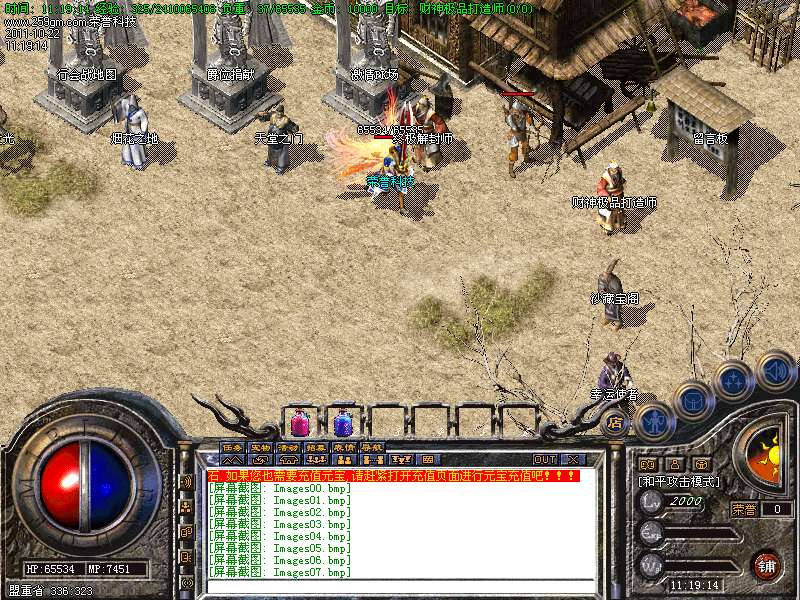Open the 任务 quest tab
Screen dimensions: 800x600
[232, 447]
